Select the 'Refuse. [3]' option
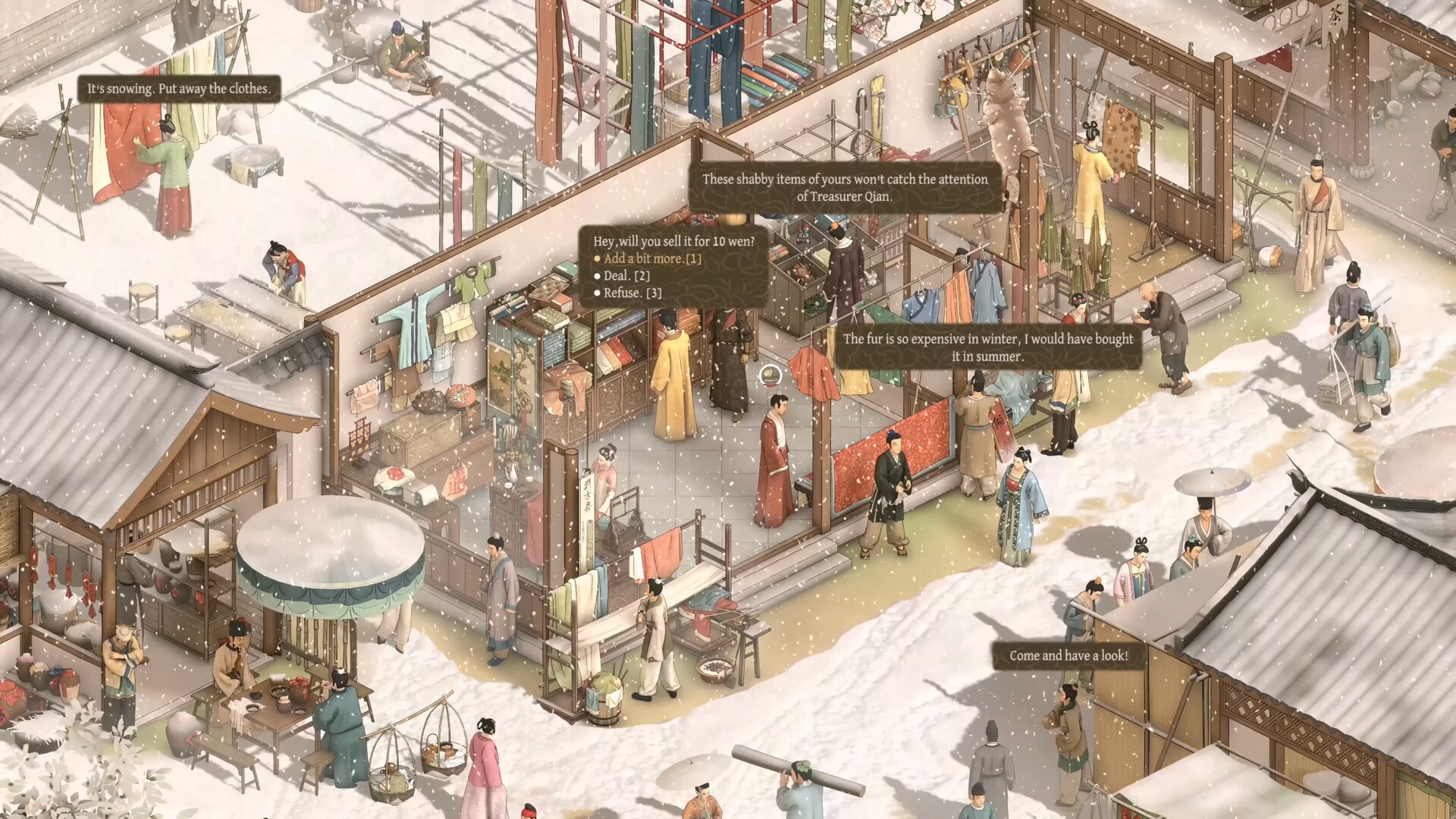Viewport: 1456px width, 819px height. click(629, 292)
